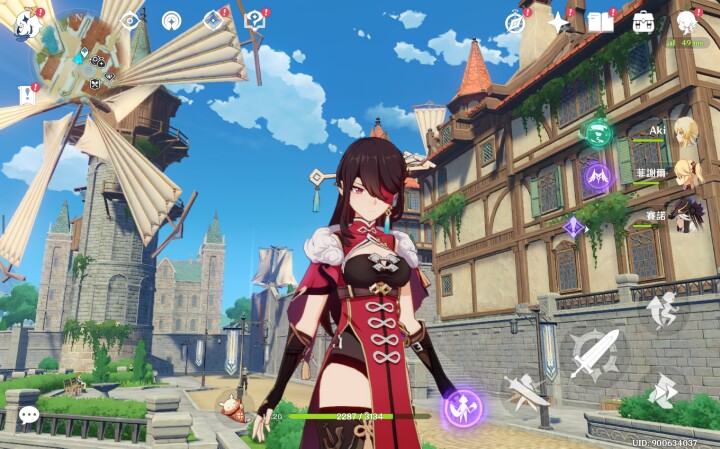Open the diamond-shaped event icon
Screen dimensions: 720x449
pos(213,20)
